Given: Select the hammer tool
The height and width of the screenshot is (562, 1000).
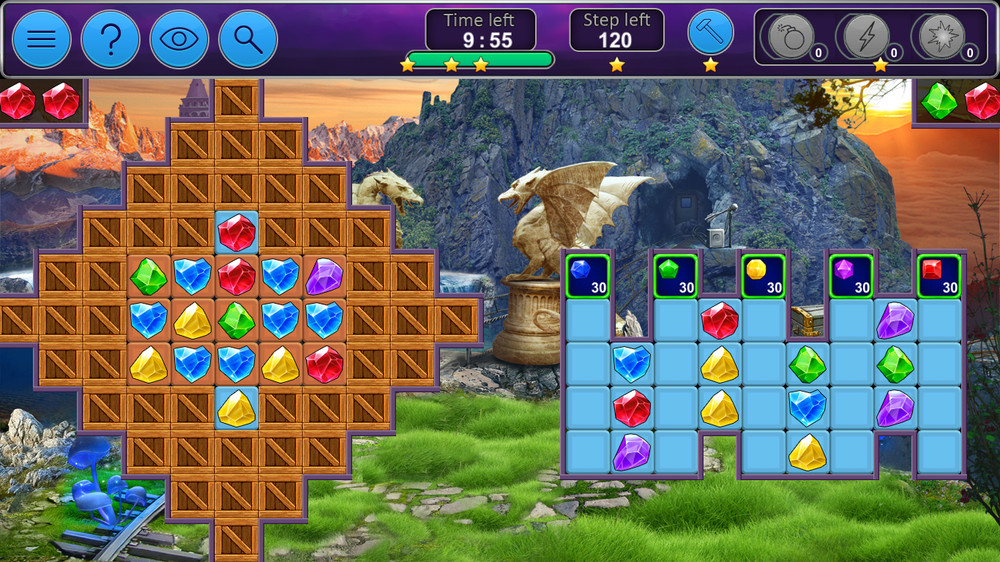Looking at the screenshot, I should (710, 33).
